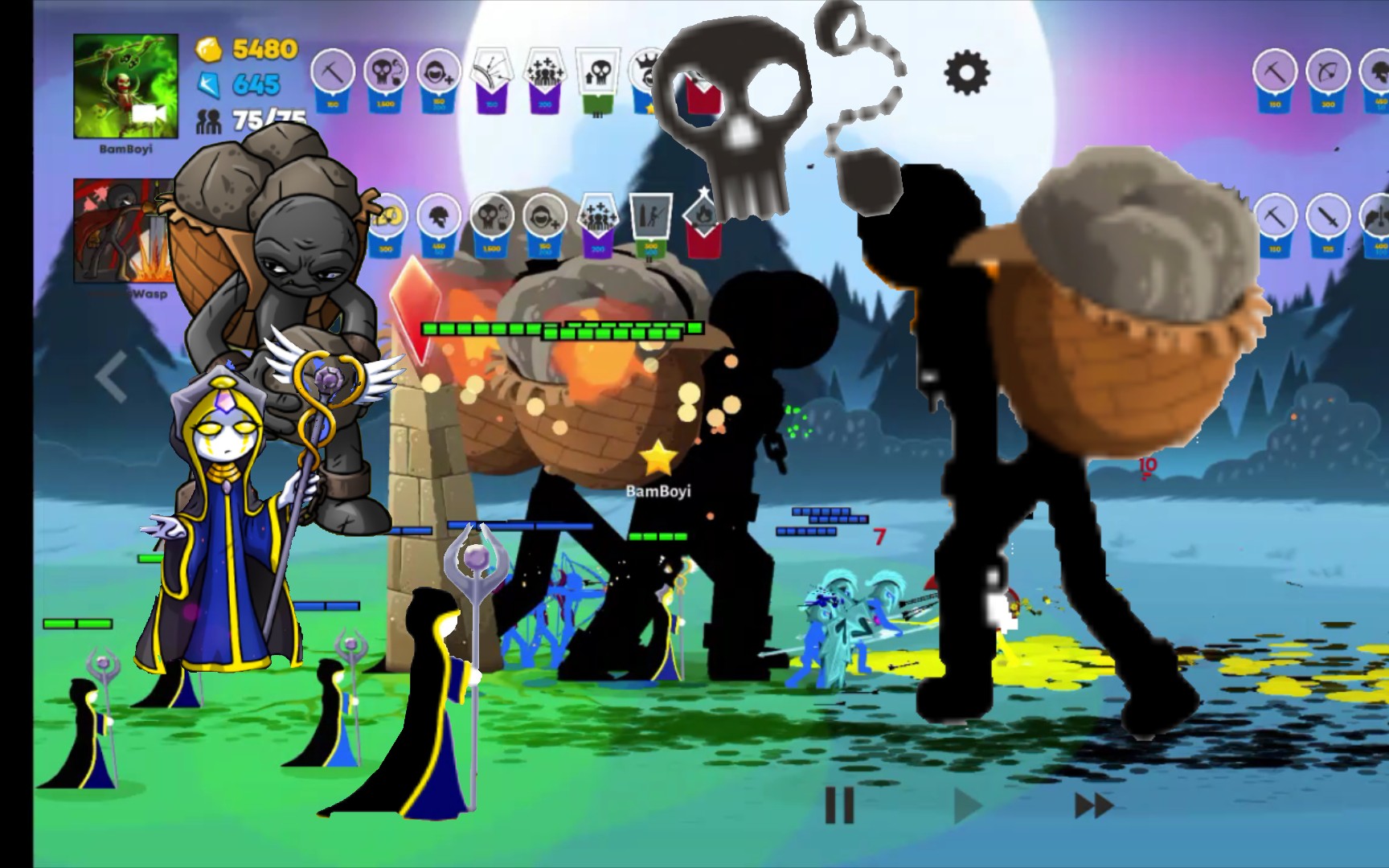This screenshot has height=868, width=1389.
Task: Fast-forward the replay
Action: tap(1093, 805)
